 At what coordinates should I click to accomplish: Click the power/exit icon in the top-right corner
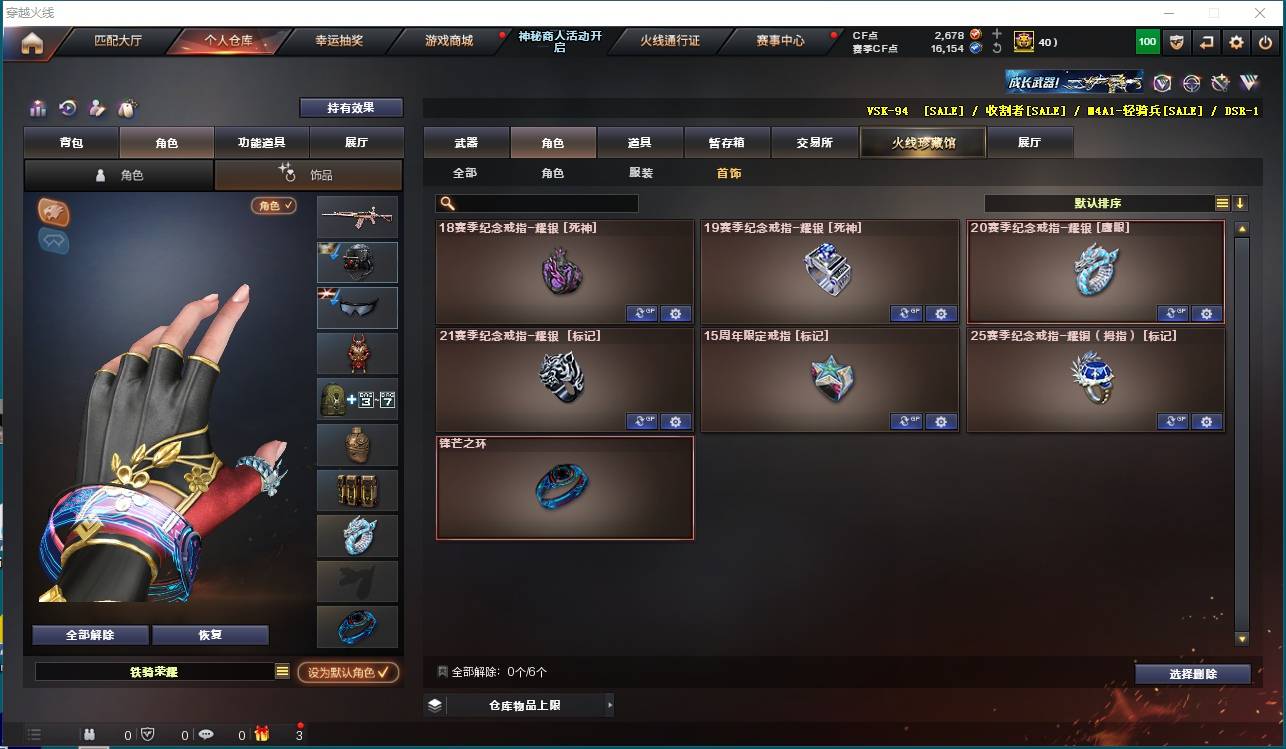coord(1267,42)
